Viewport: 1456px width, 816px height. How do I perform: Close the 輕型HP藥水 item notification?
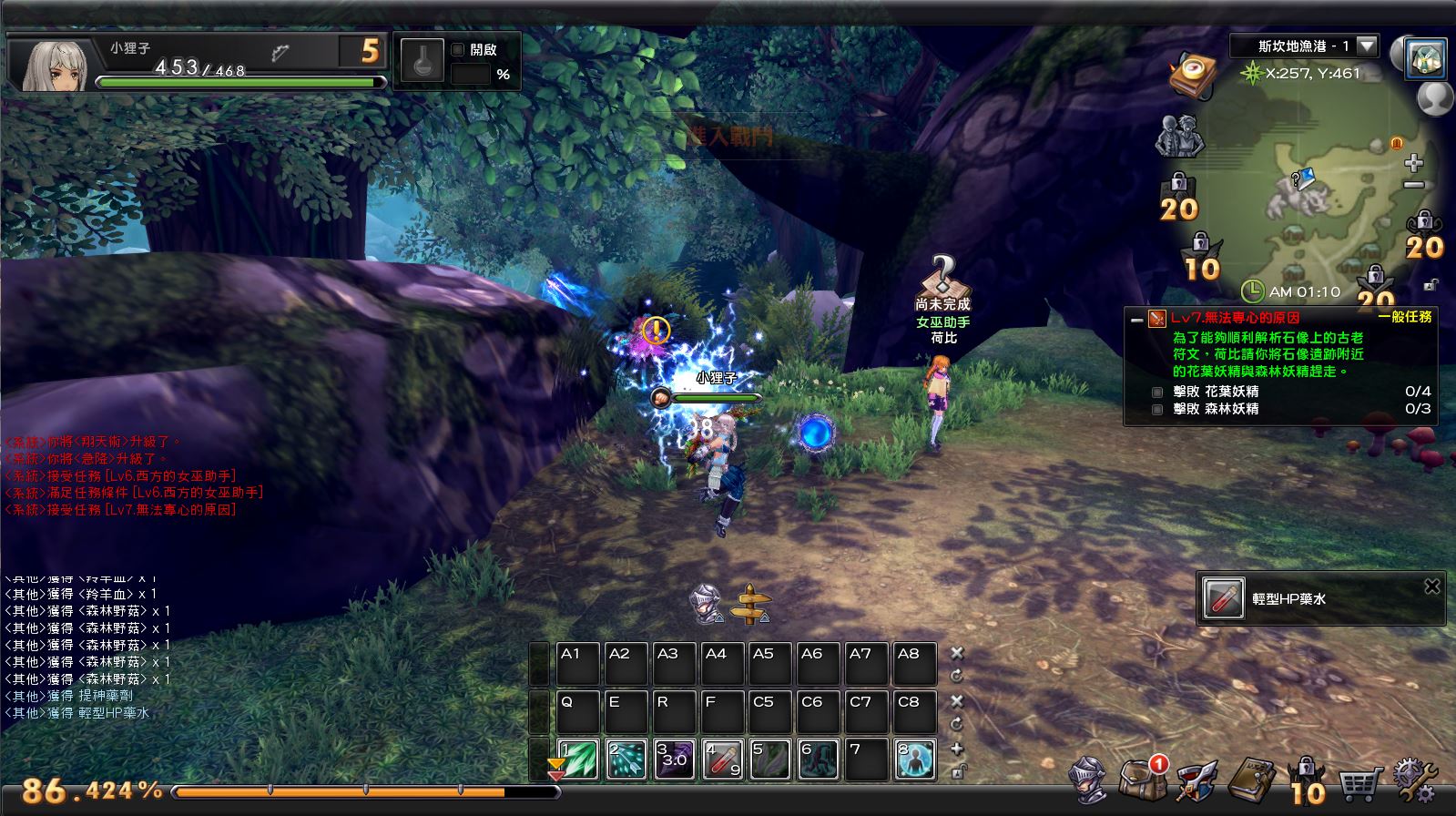click(1431, 586)
